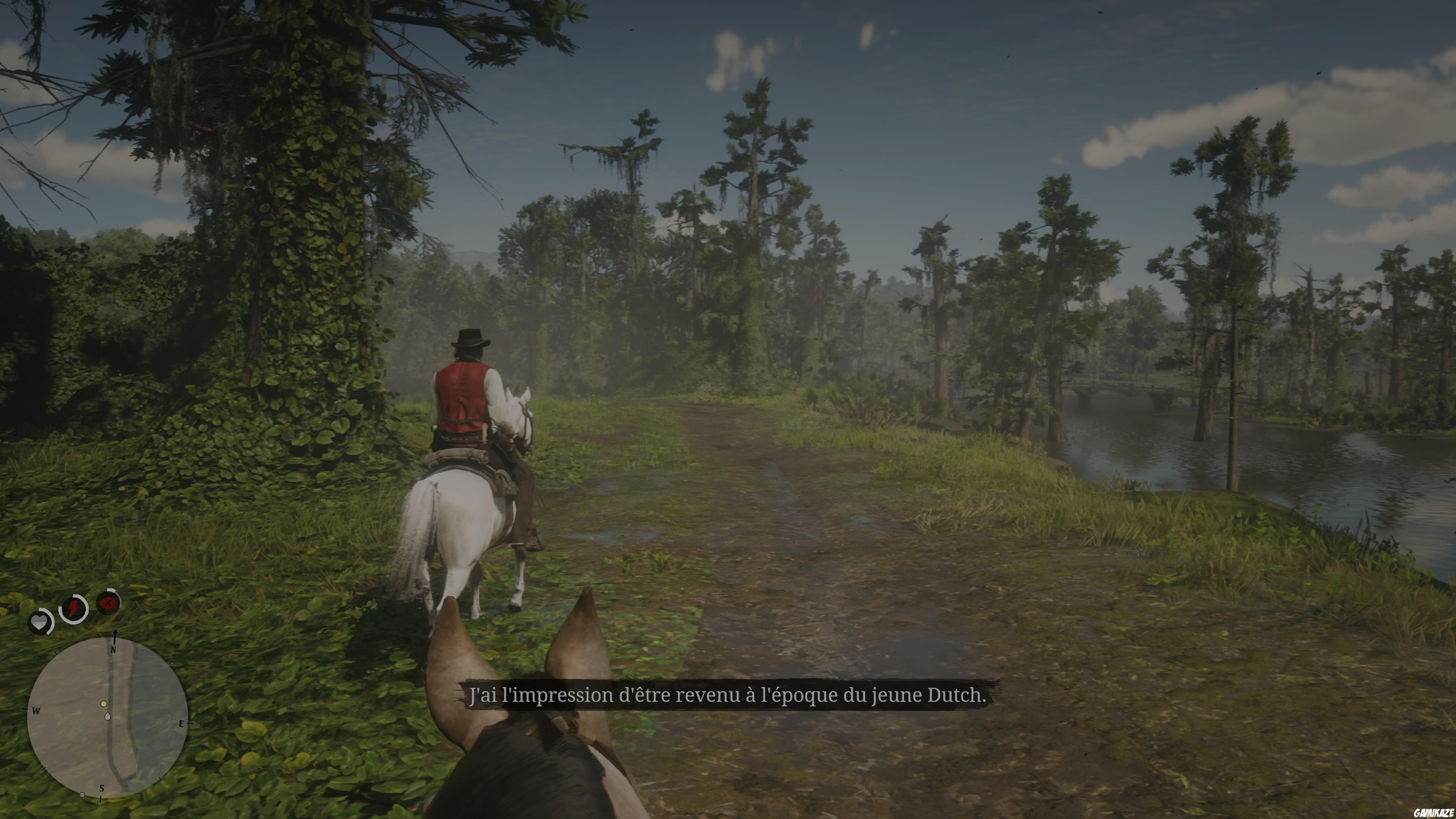The width and height of the screenshot is (1456, 819).
Task: Click the white waypoint teardrop on the minimap
Action: point(108,716)
